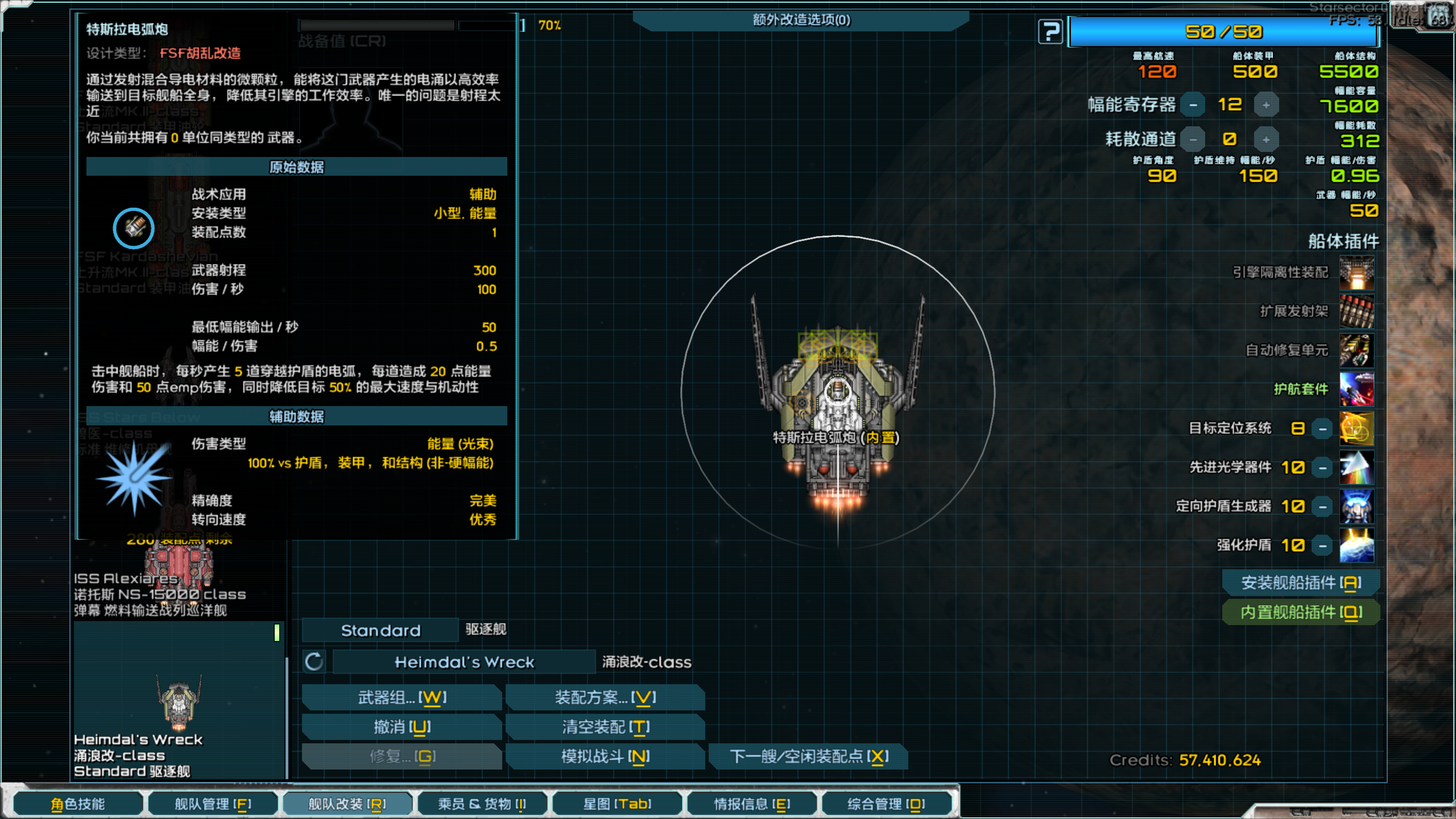Viewport: 1456px width, 819px height.
Task: Go to 下一艘/空闲装配点 next ship
Action: 808,756
